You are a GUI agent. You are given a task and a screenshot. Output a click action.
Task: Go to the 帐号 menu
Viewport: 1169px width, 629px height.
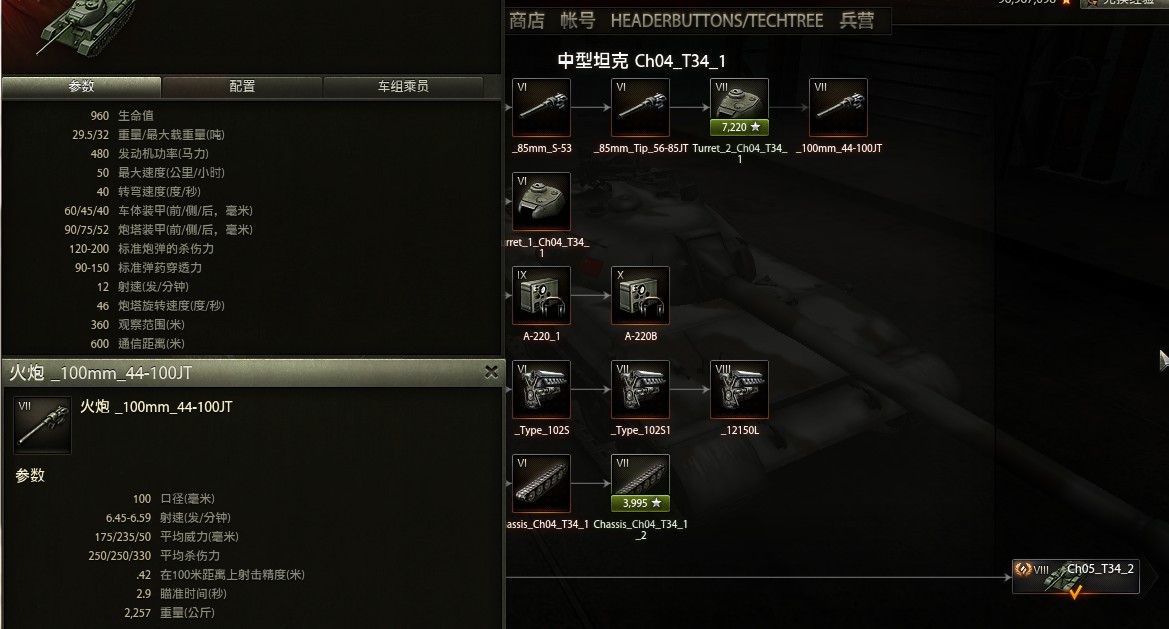coord(578,21)
